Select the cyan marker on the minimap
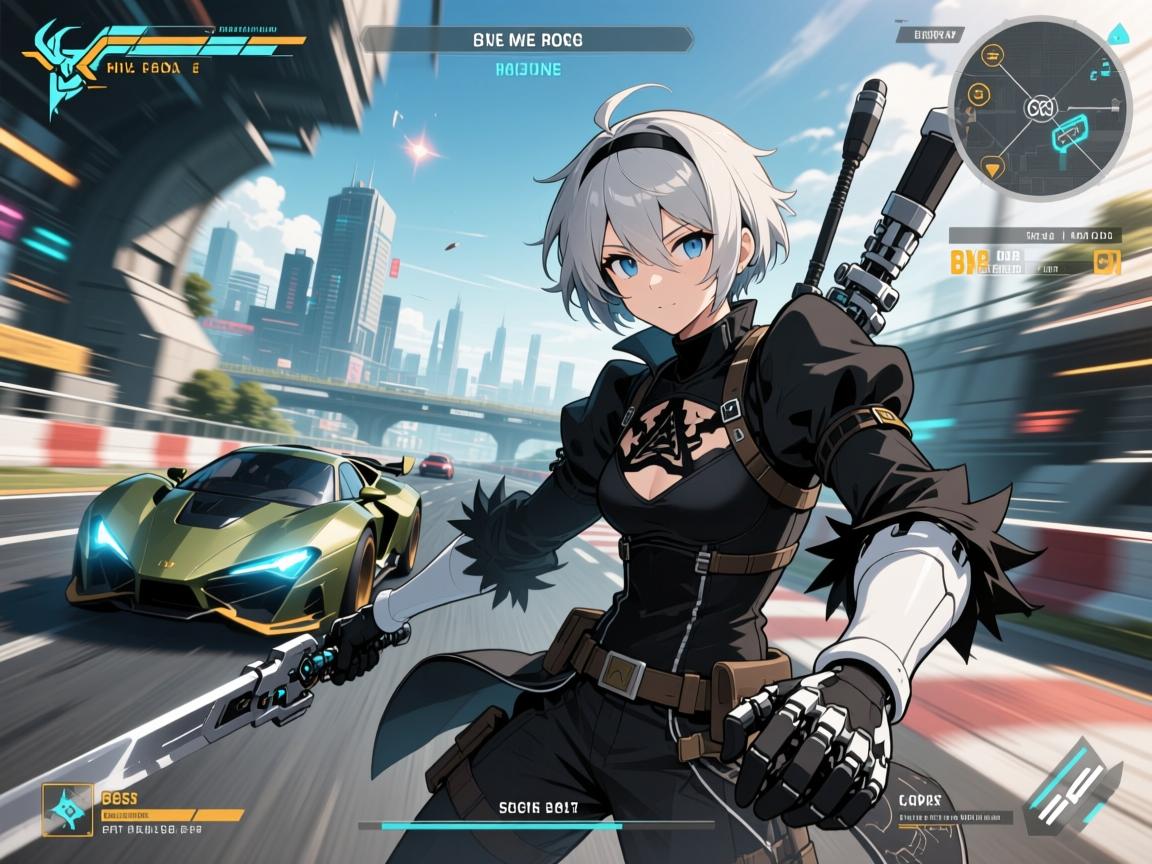 tap(1069, 130)
